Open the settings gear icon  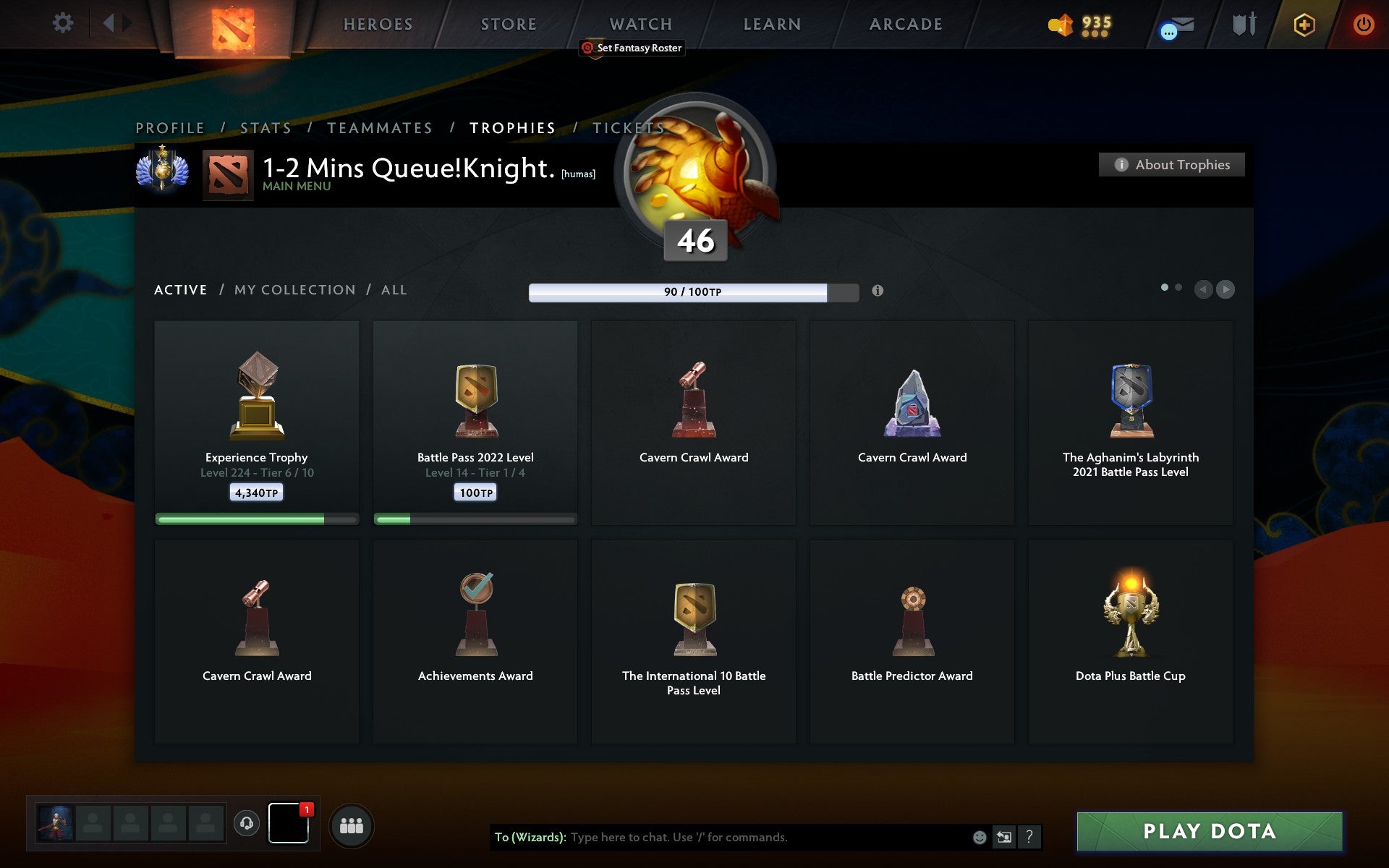pos(64,23)
